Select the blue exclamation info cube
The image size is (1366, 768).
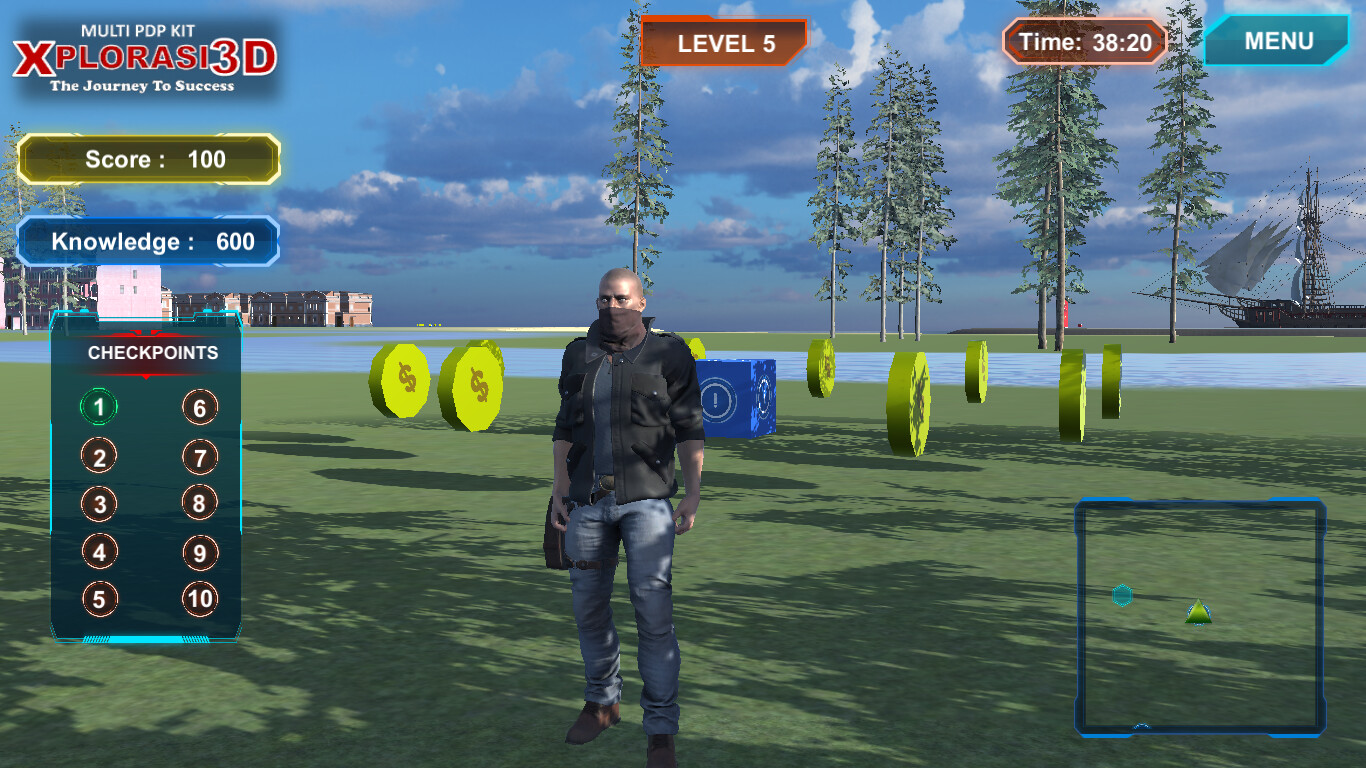[x=737, y=395]
